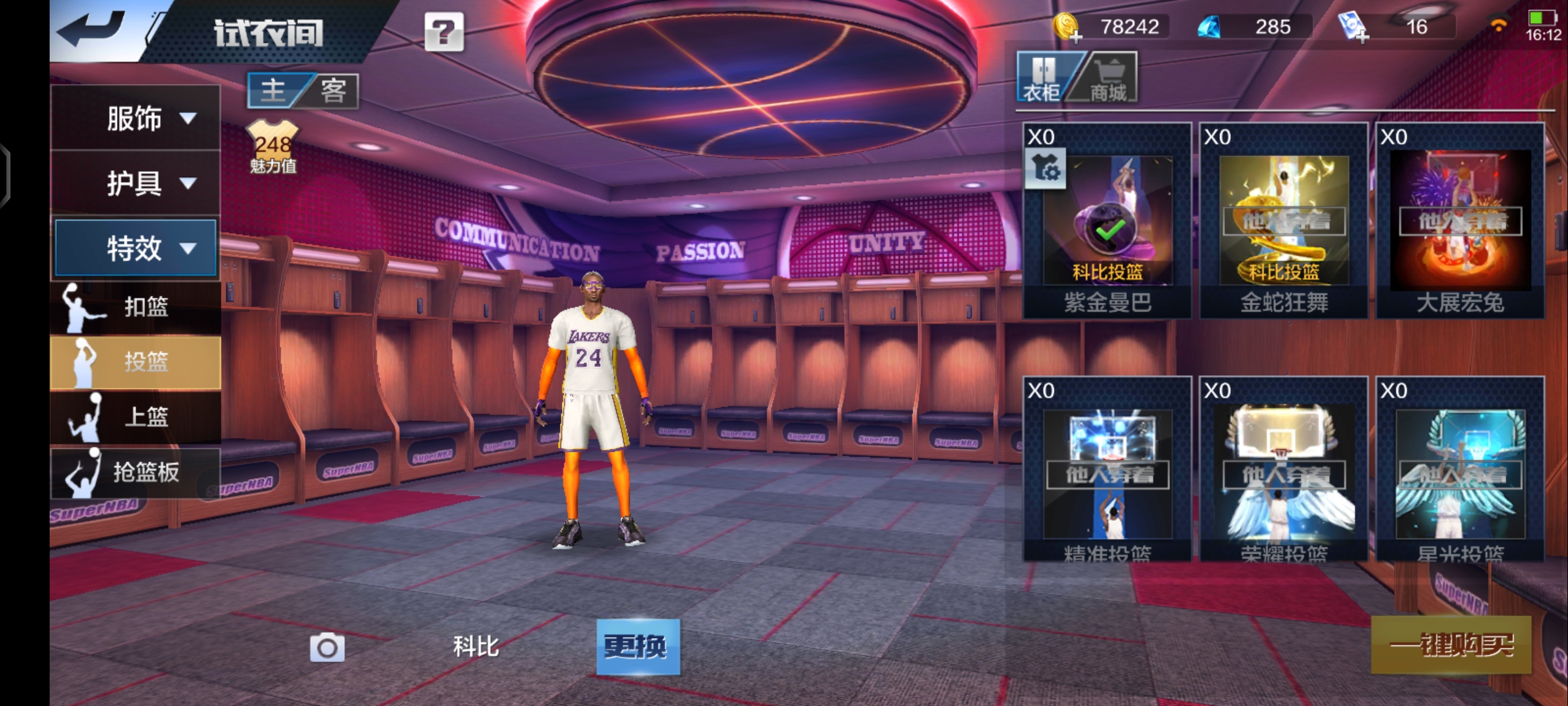Open the question mark help
The height and width of the screenshot is (706, 1568).
point(444,31)
